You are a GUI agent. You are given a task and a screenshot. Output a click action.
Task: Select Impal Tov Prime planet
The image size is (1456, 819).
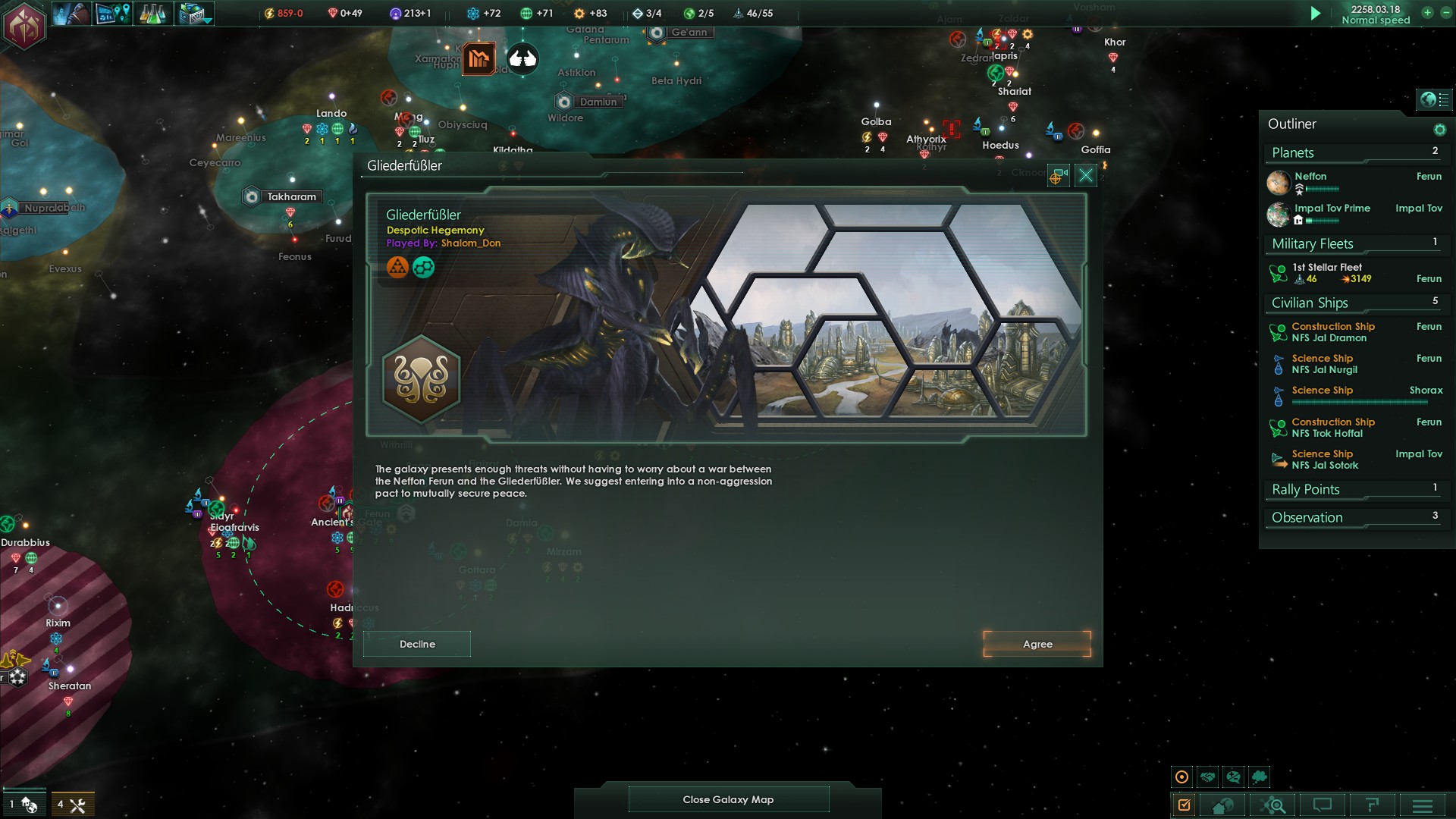[x=1332, y=209]
